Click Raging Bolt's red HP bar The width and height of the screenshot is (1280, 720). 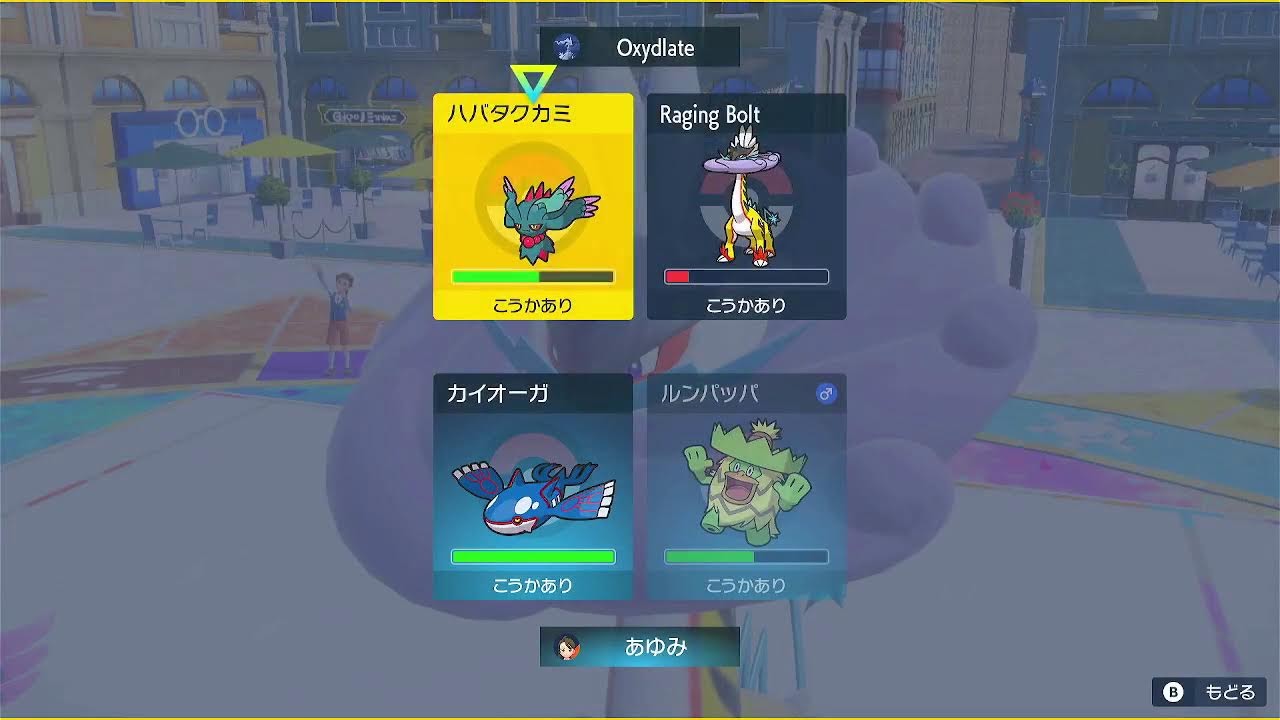pos(676,276)
